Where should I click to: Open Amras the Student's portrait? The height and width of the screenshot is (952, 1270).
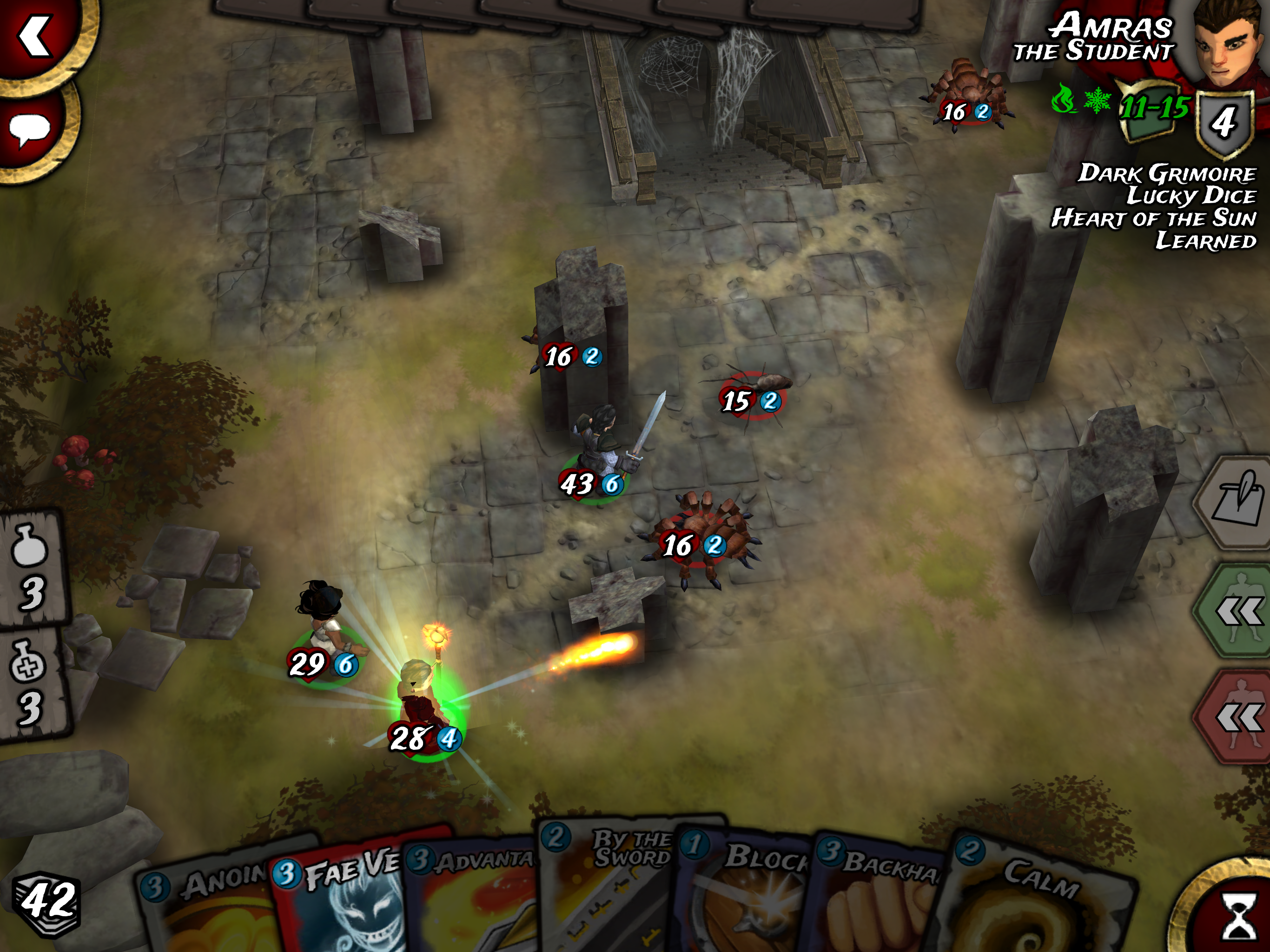tap(1229, 43)
